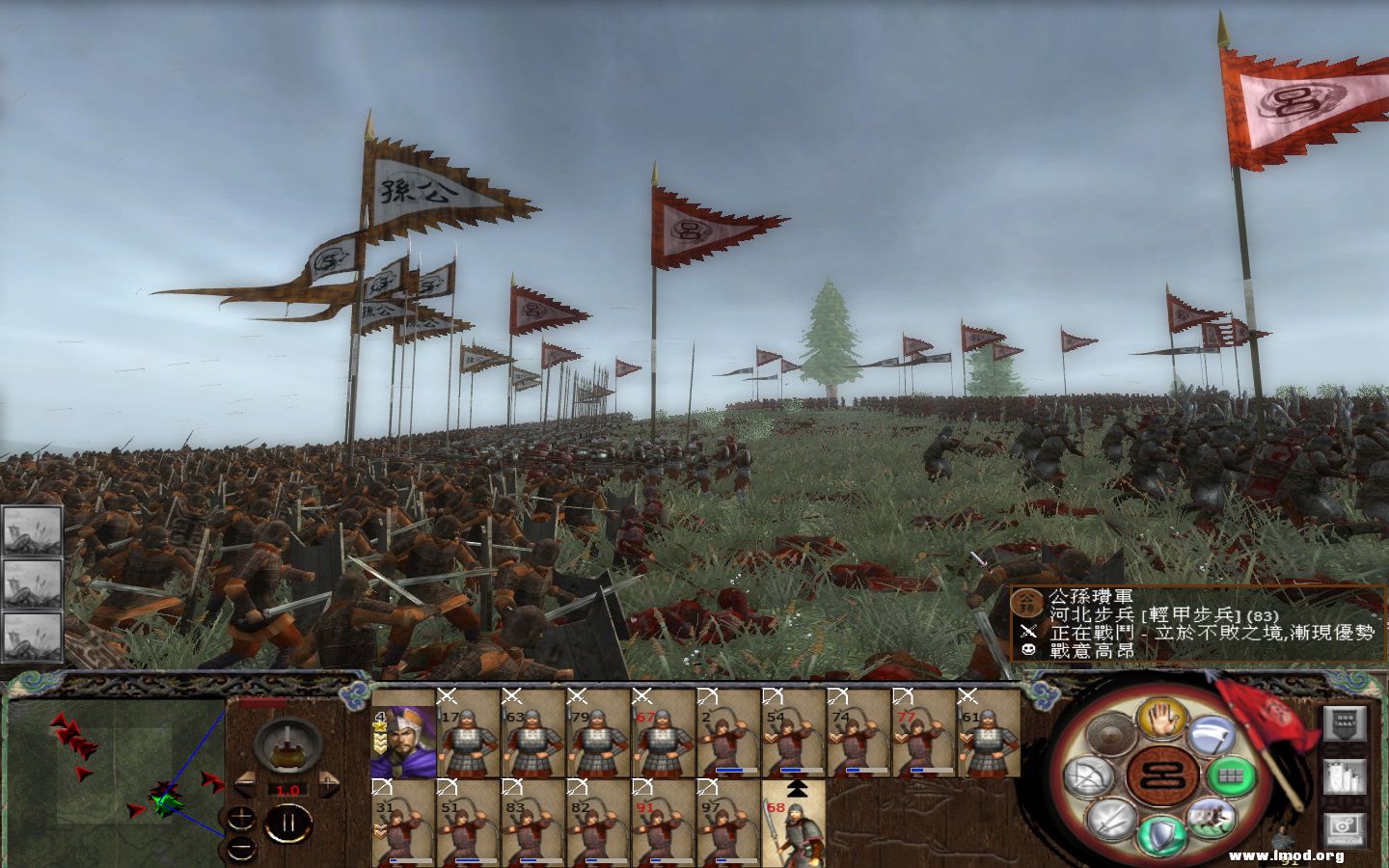Pause the battle with the pause button
The width and height of the screenshot is (1389, 868).
pos(286,822)
